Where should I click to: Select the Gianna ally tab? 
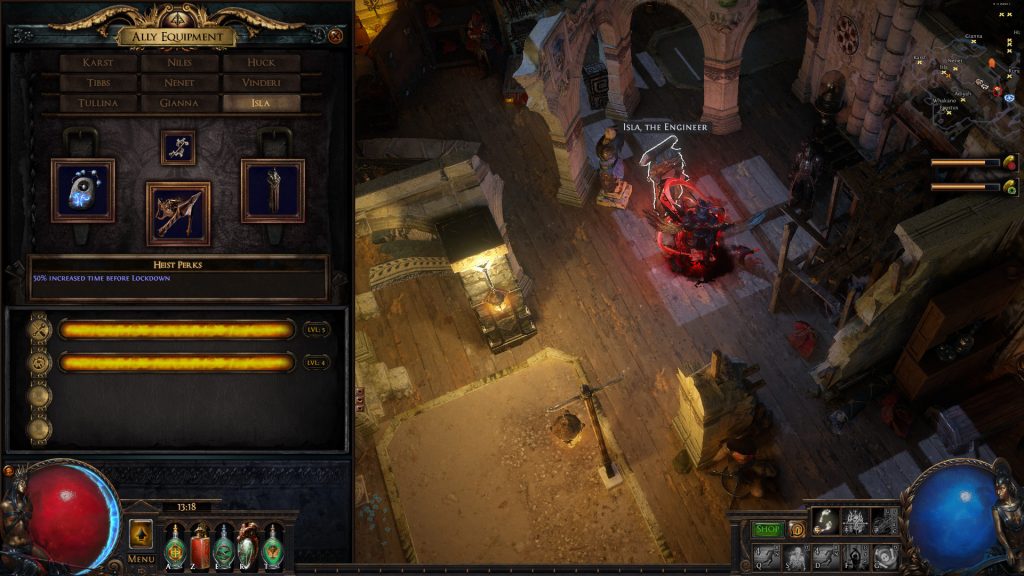click(x=179, y=103)
